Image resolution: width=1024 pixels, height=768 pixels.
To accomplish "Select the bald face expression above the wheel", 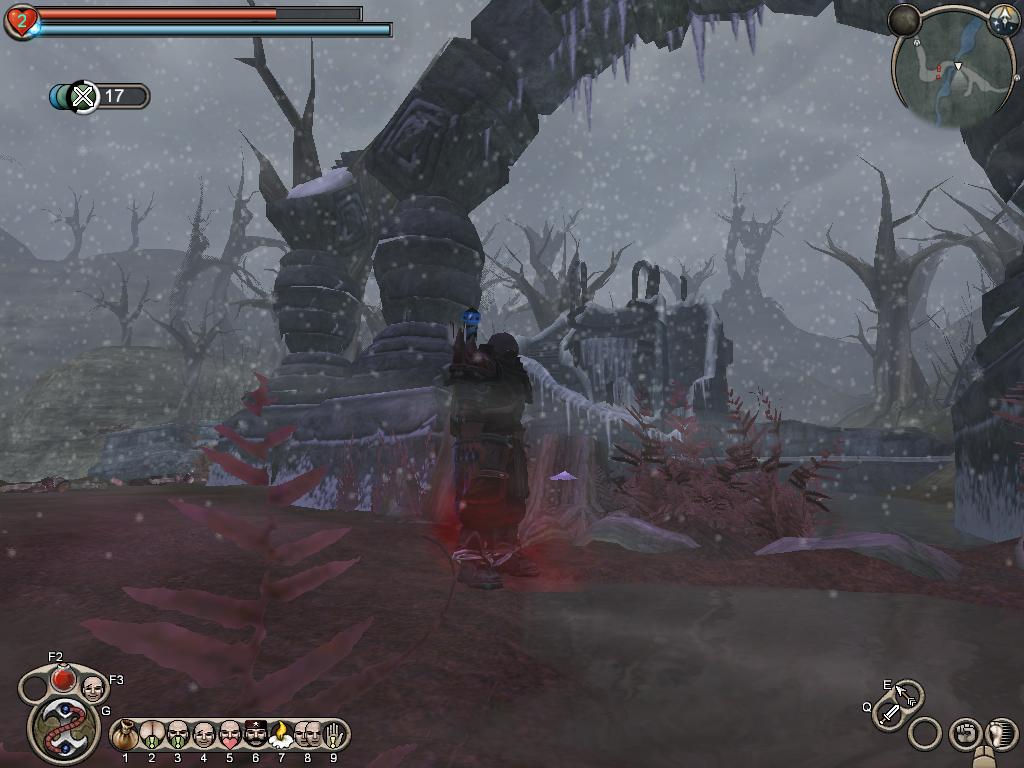I will 92,687.
